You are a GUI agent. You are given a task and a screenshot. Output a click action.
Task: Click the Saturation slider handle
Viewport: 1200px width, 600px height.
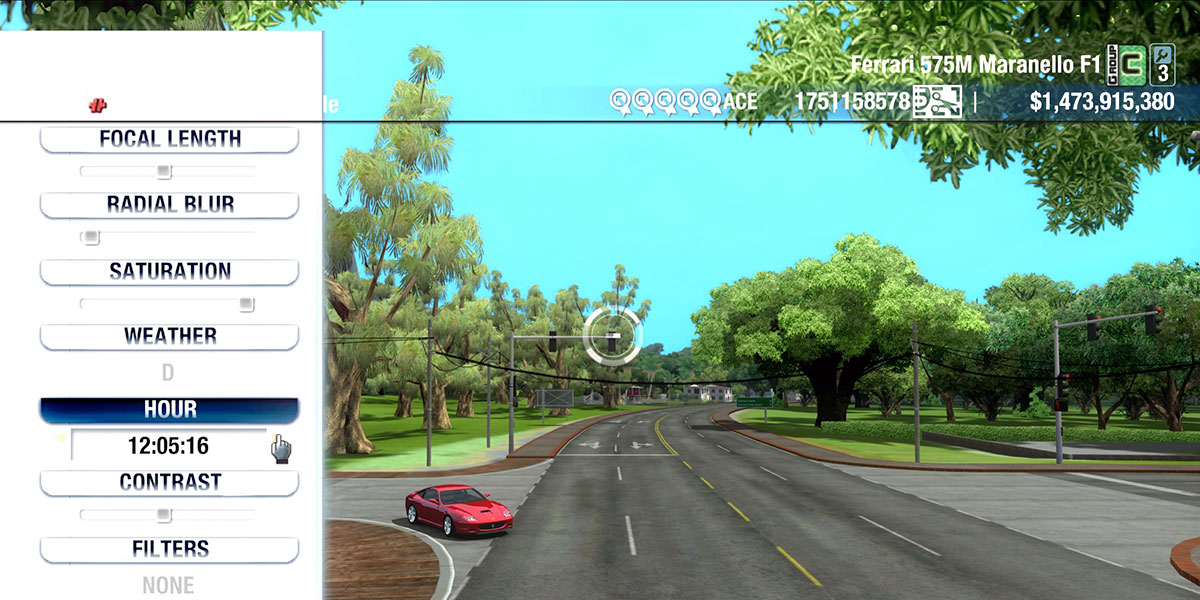[x=246, y=303]
